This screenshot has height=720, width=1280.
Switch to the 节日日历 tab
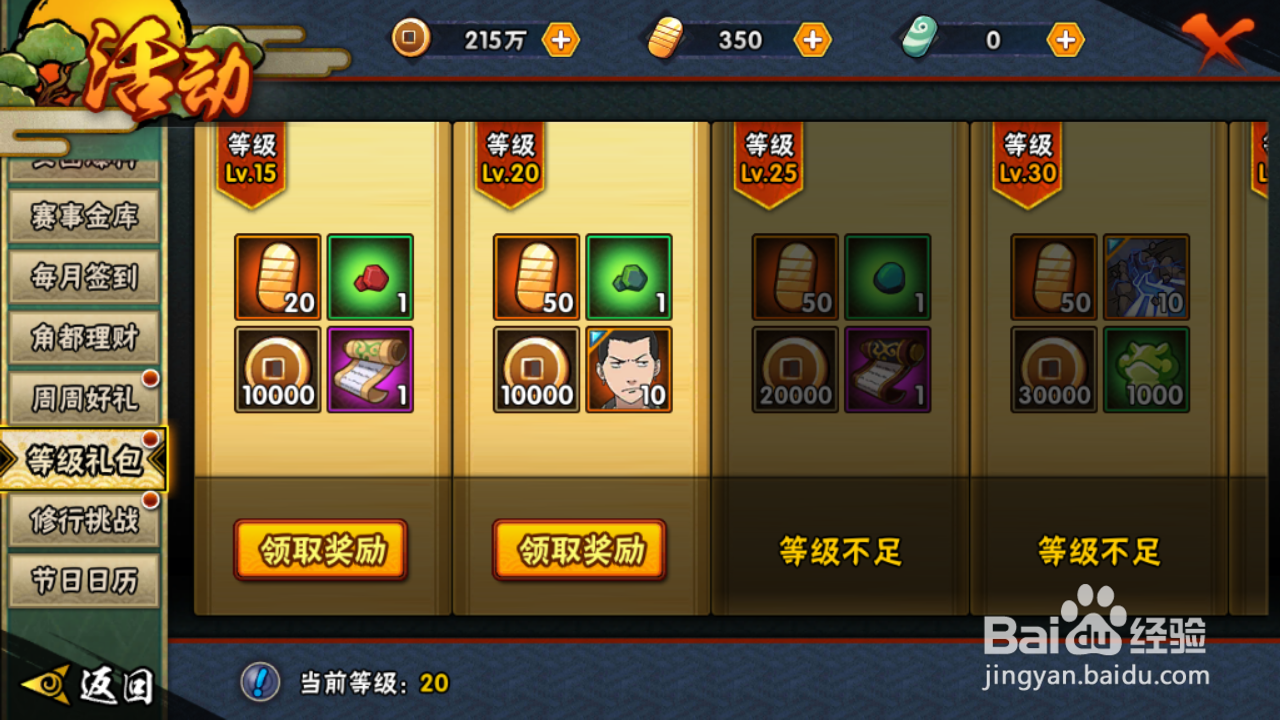tap(84, 581)
